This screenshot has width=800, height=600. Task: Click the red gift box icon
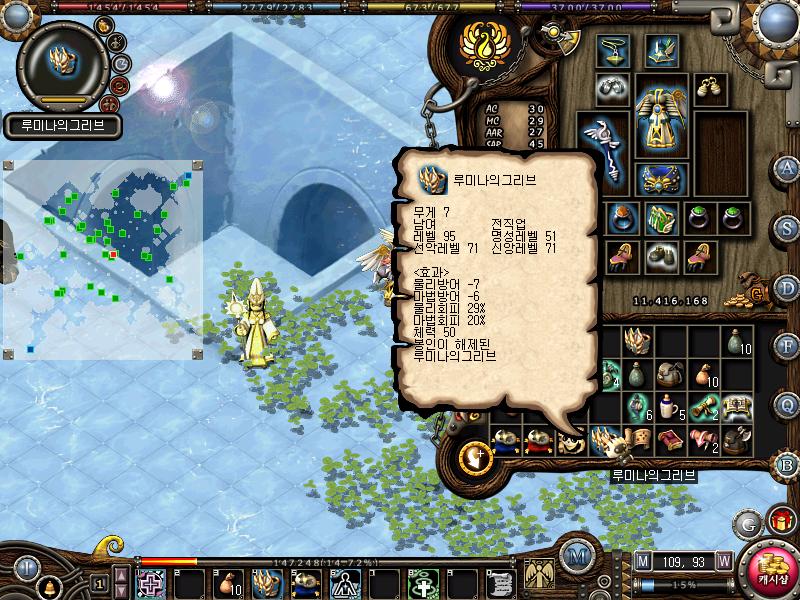coord(780,521)
